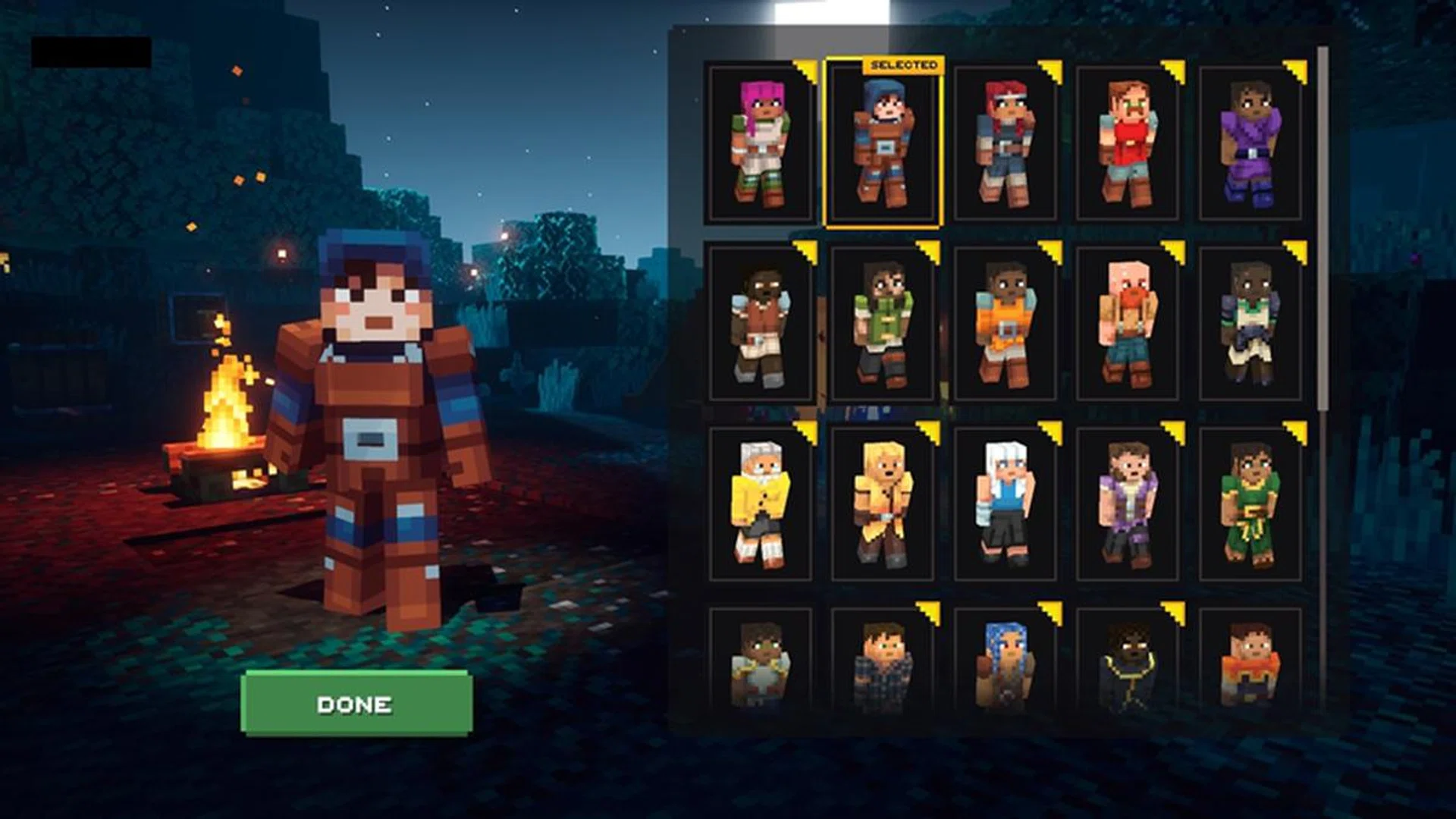Choose the white-haired hero in blue top

point(1005,504)
